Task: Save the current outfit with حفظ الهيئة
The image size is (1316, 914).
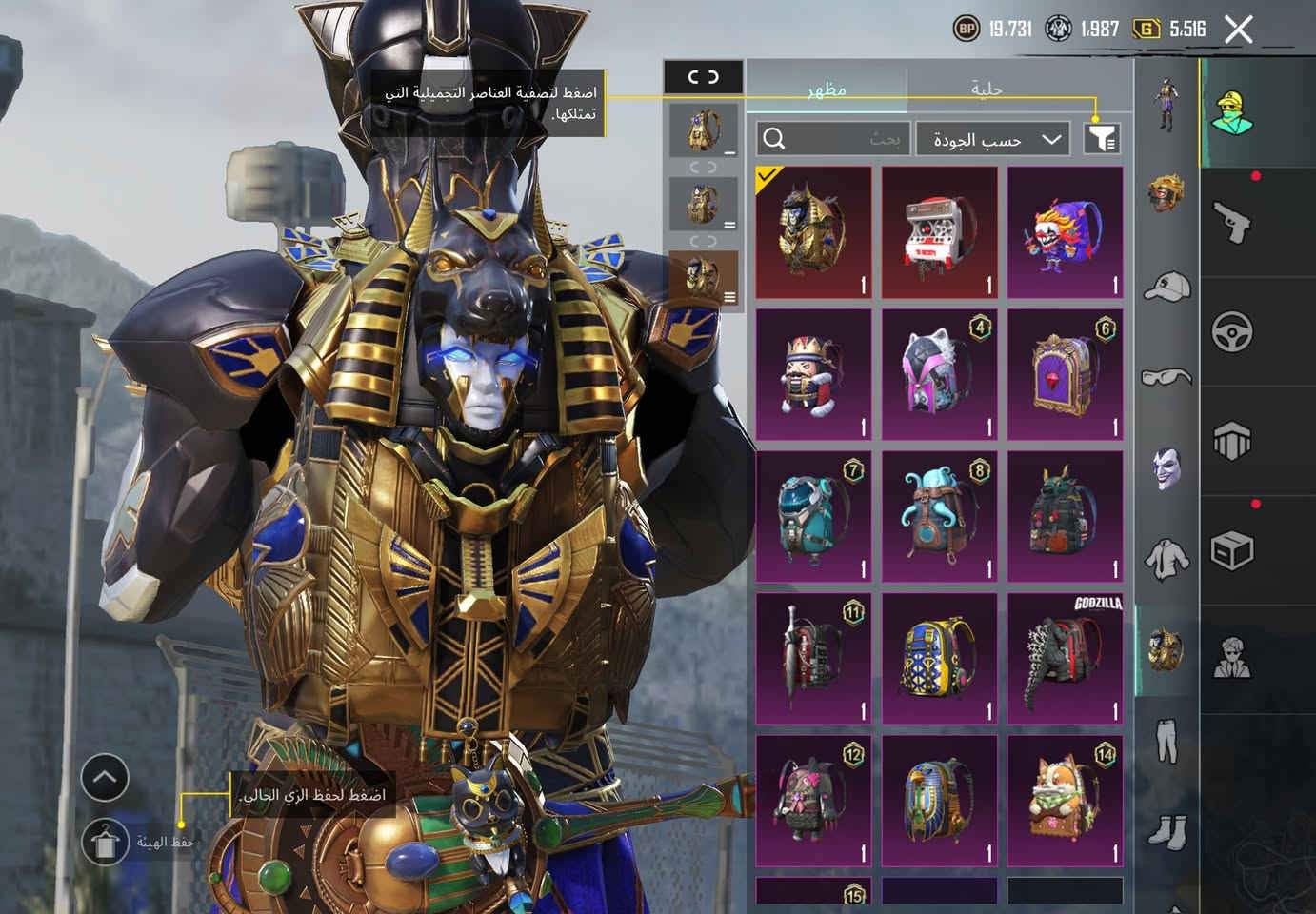Action: click(105, 843)
